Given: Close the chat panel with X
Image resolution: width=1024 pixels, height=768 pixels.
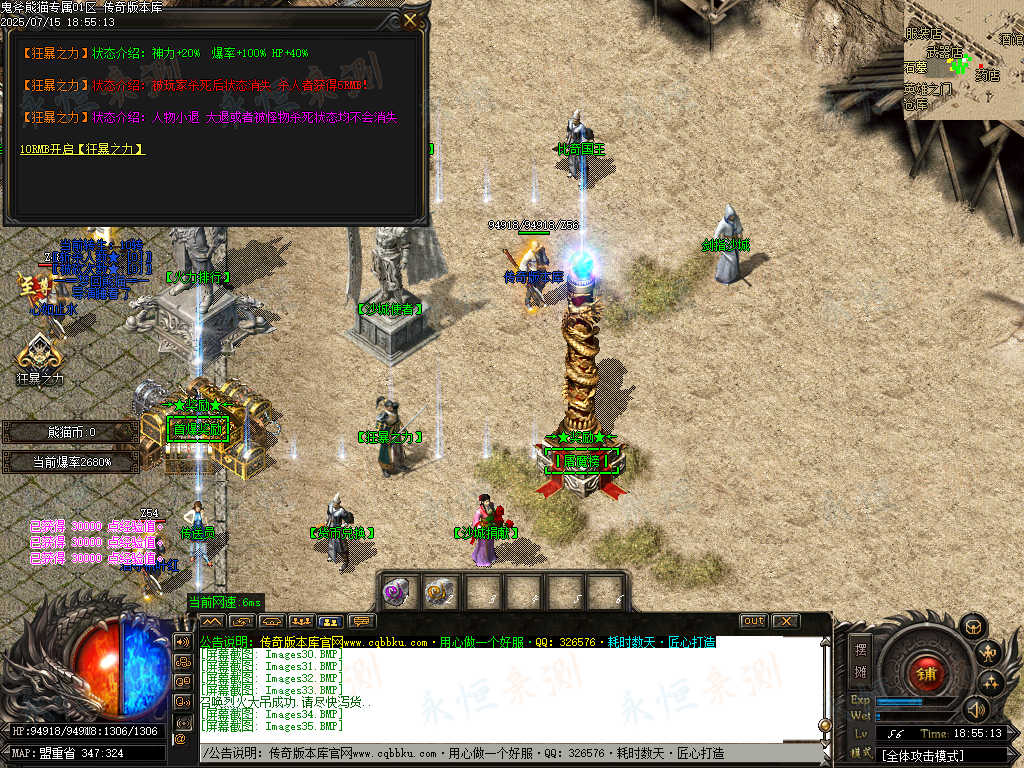Looking at the screenshot, I should pyautogui.click(x=786, y=621).
